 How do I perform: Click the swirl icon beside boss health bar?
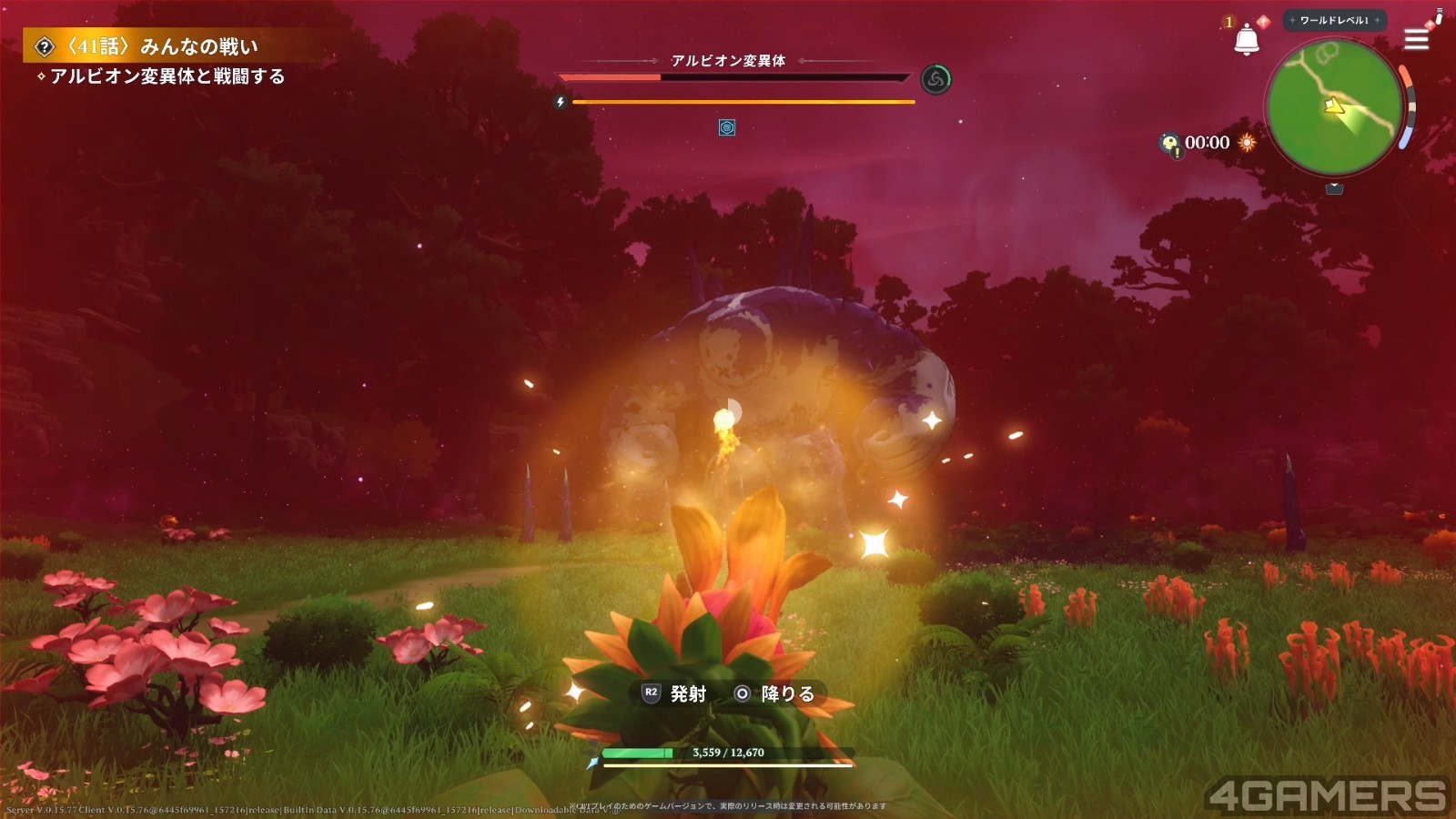point(935,80)
